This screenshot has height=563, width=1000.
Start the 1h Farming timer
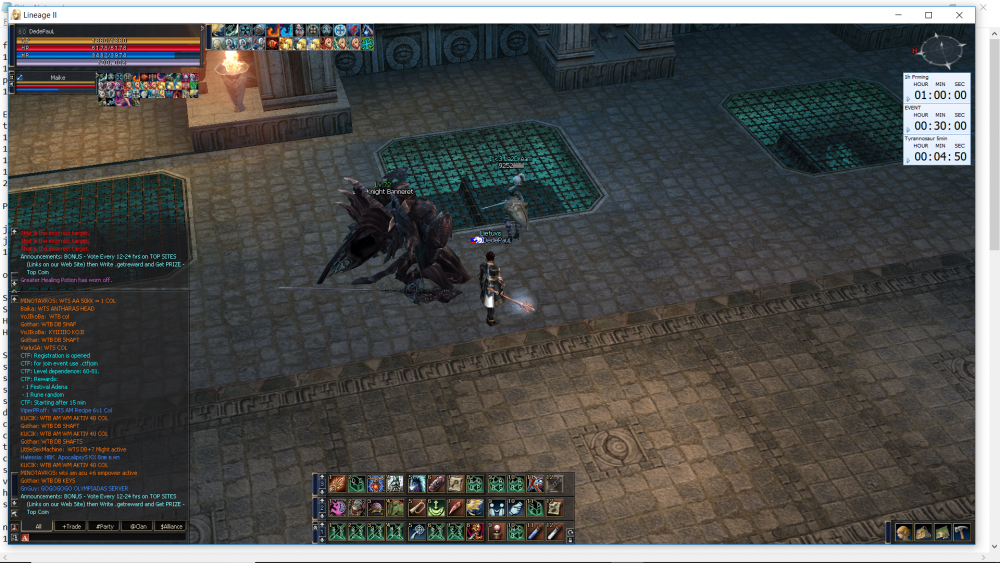(x=936, y=95)
